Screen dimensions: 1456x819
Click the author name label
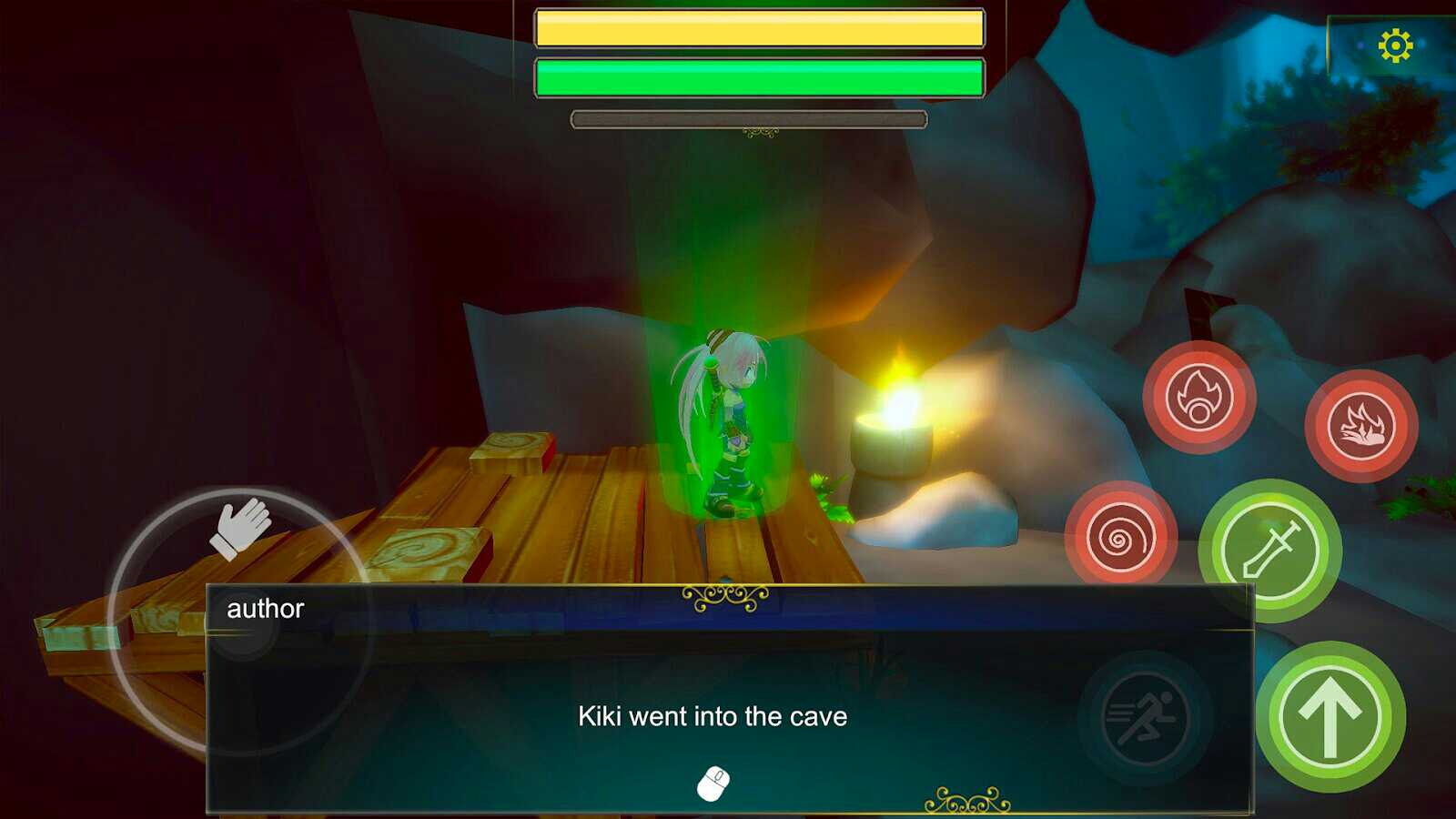pyautogui.click(x=263, y=609)
